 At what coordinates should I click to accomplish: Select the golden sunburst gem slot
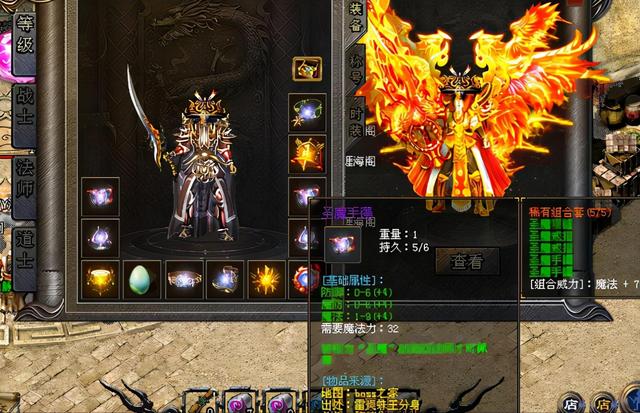point(266,280)
